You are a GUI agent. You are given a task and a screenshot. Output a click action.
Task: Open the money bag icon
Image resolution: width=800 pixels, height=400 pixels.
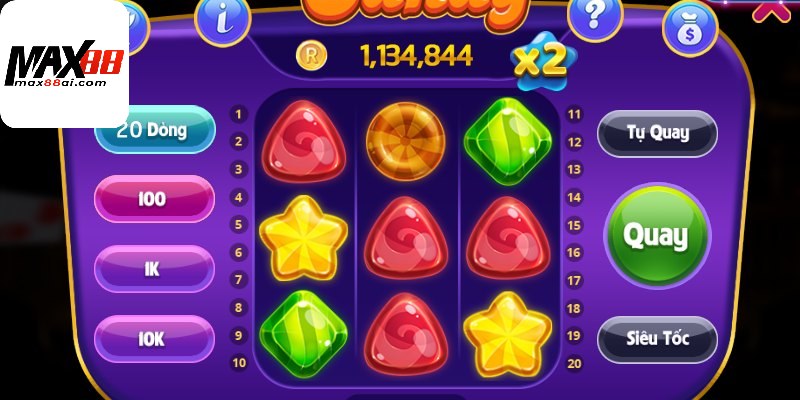(x=690, y=27)
